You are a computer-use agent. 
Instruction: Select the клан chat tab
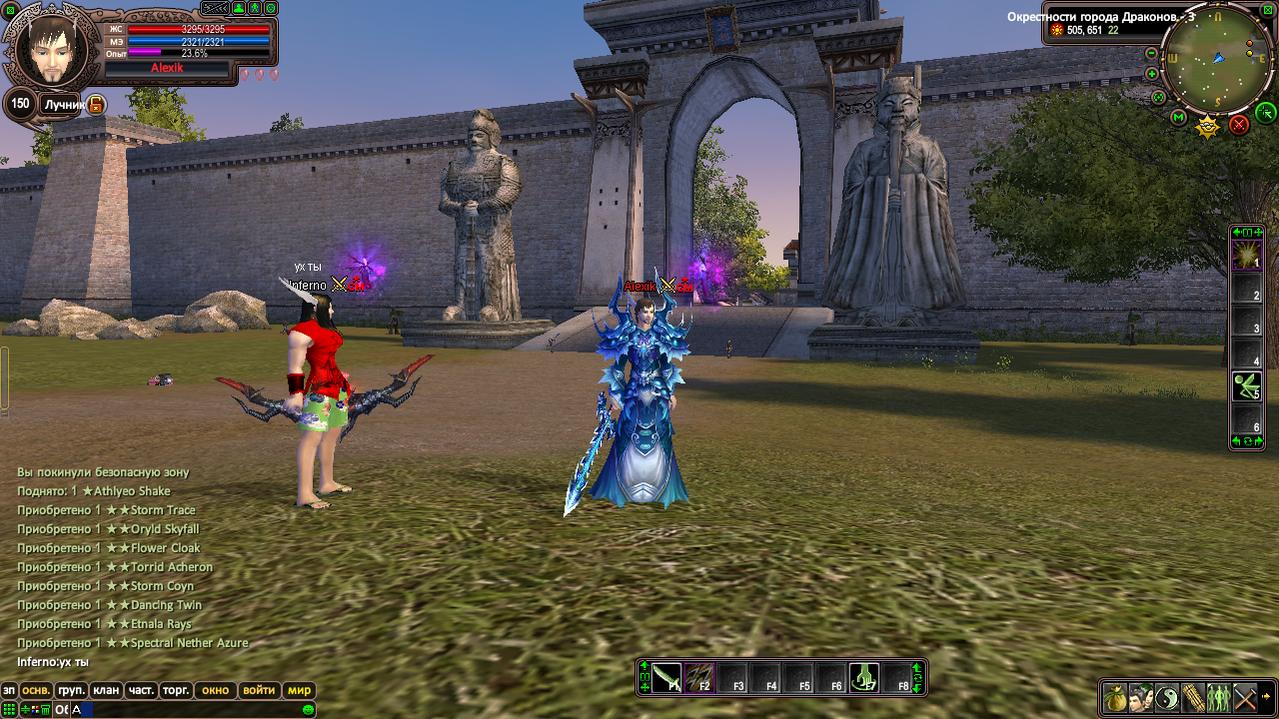(105, 690)
